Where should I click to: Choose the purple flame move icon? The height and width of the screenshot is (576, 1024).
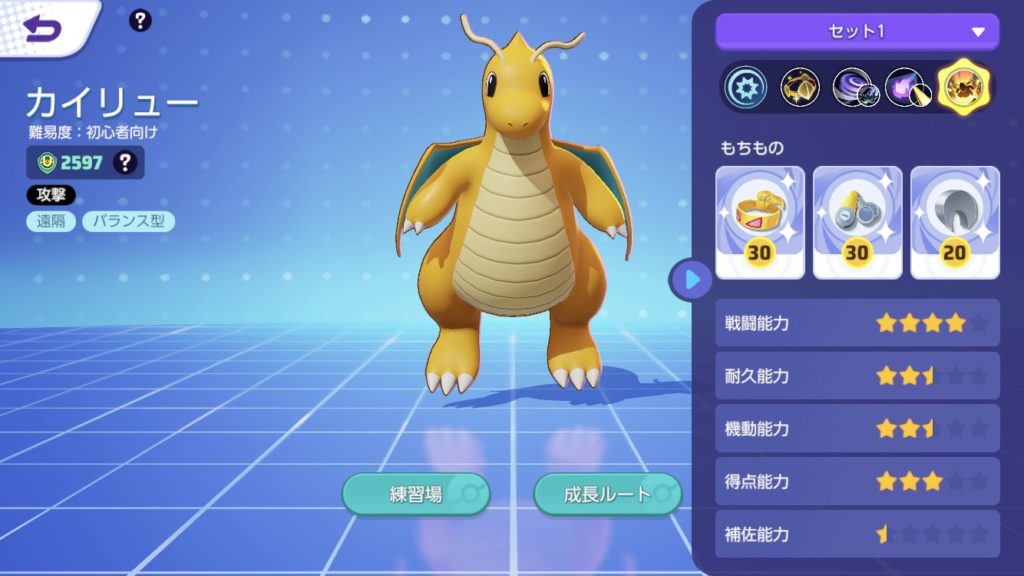pos(907,89)
